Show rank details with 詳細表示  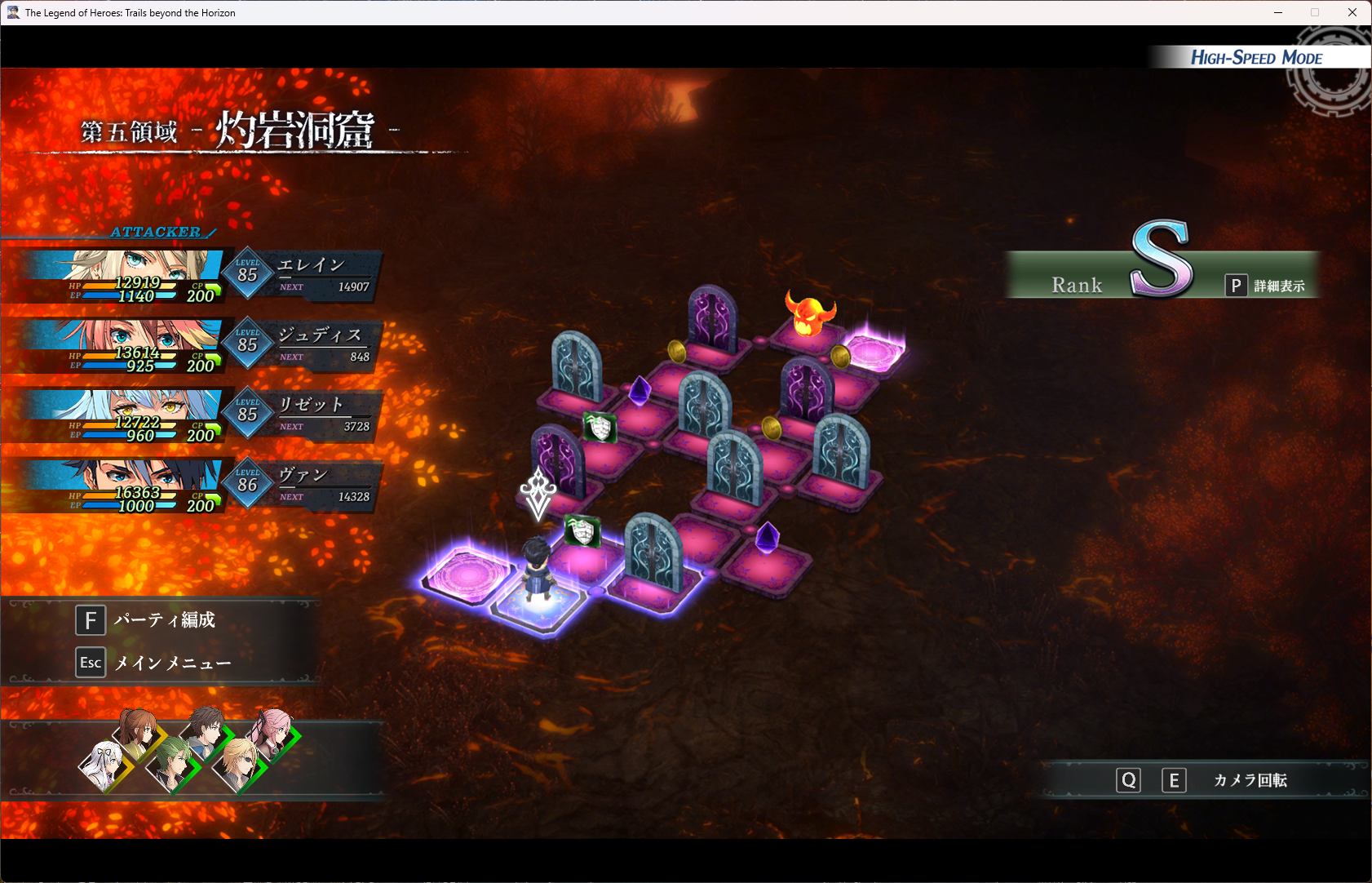tap(1266, 286)
